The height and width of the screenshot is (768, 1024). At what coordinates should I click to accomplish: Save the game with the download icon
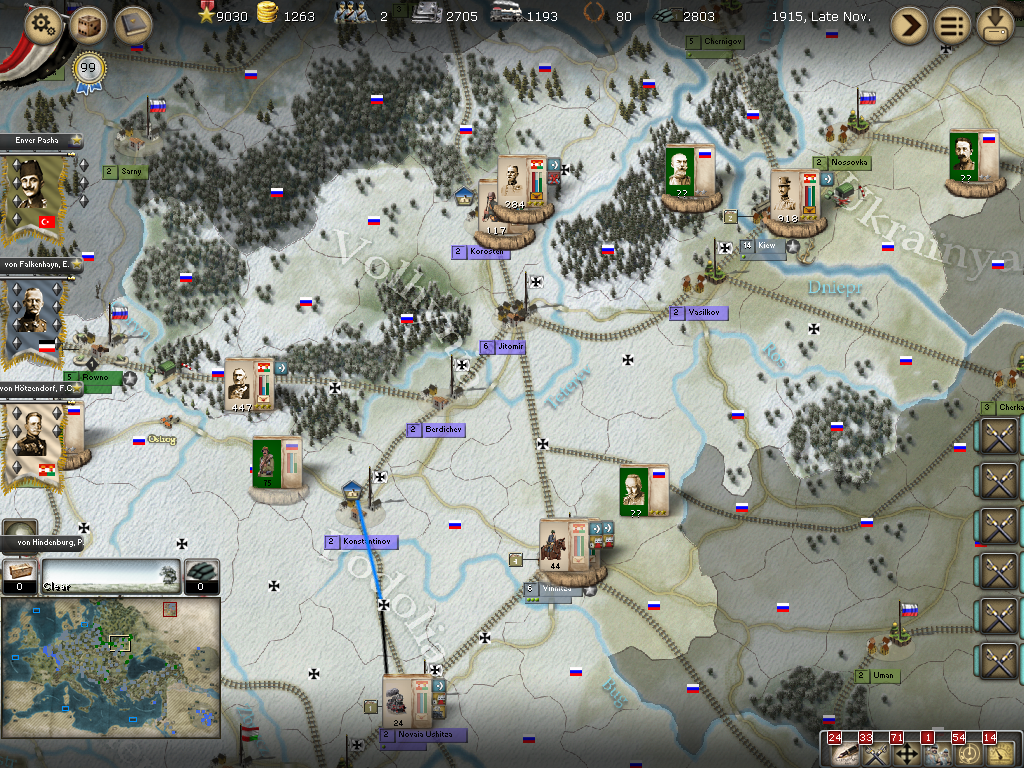pyautogui.click(x=995, y=25)
